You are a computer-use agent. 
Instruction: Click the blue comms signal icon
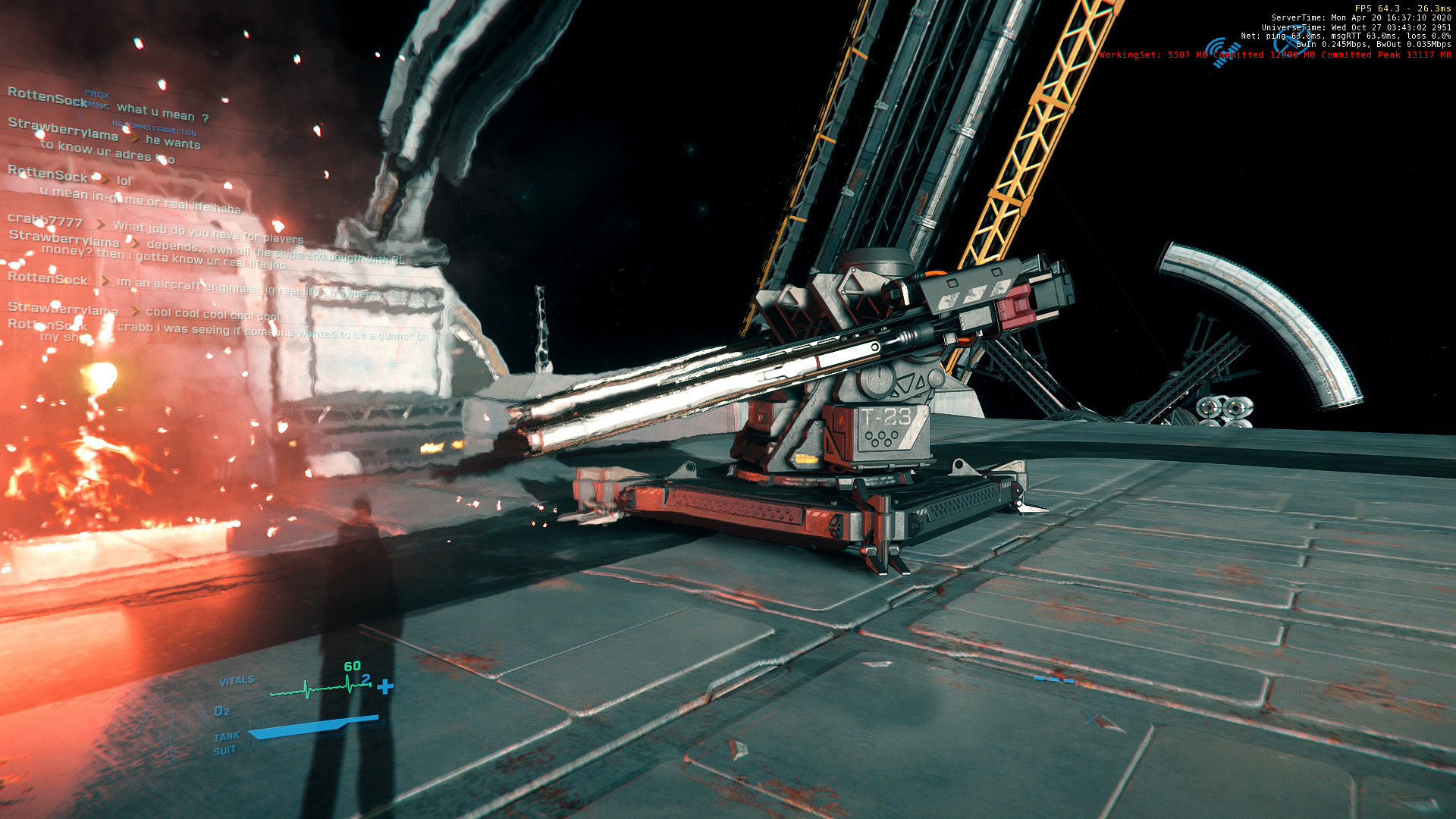pyautogui.click(x=1222, y=52)
